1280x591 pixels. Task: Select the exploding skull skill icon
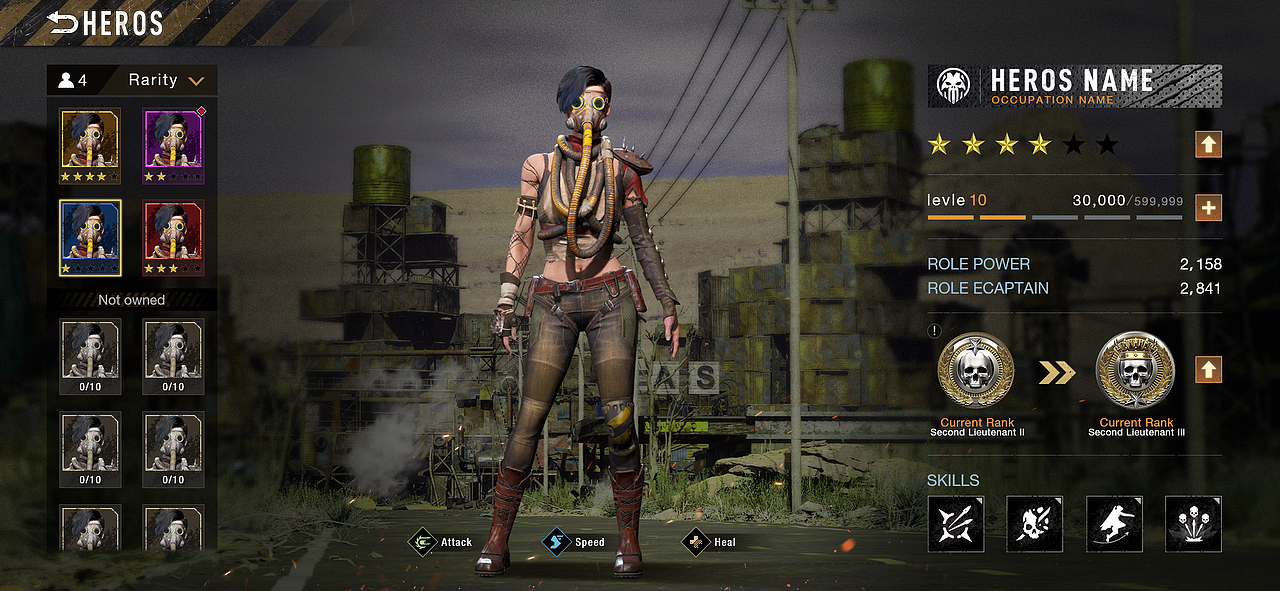1034,523
